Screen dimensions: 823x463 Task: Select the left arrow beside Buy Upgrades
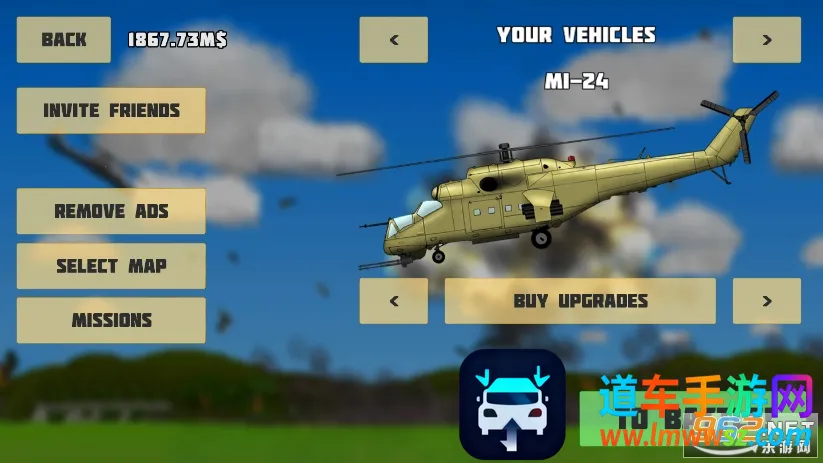tap(394, 301)
